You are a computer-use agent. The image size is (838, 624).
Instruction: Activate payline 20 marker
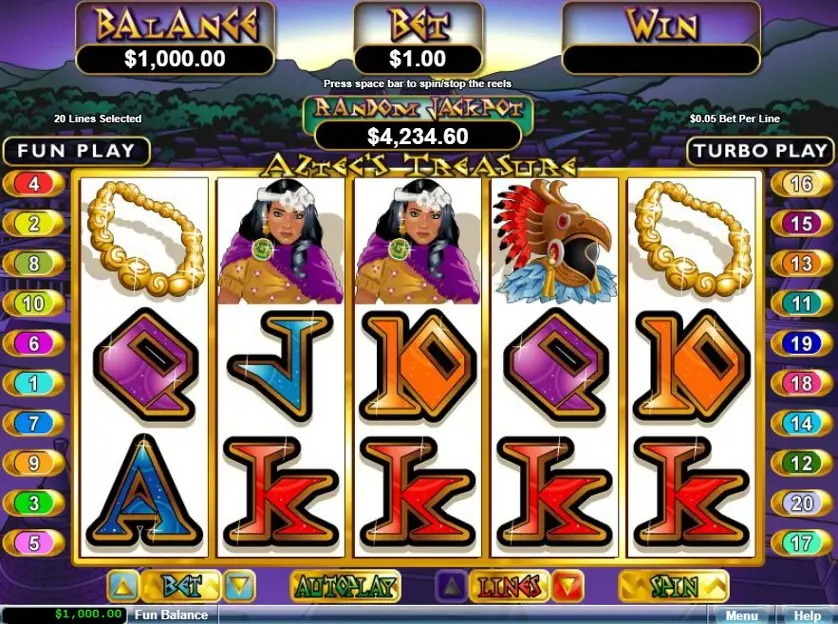[x=801, y=503]
